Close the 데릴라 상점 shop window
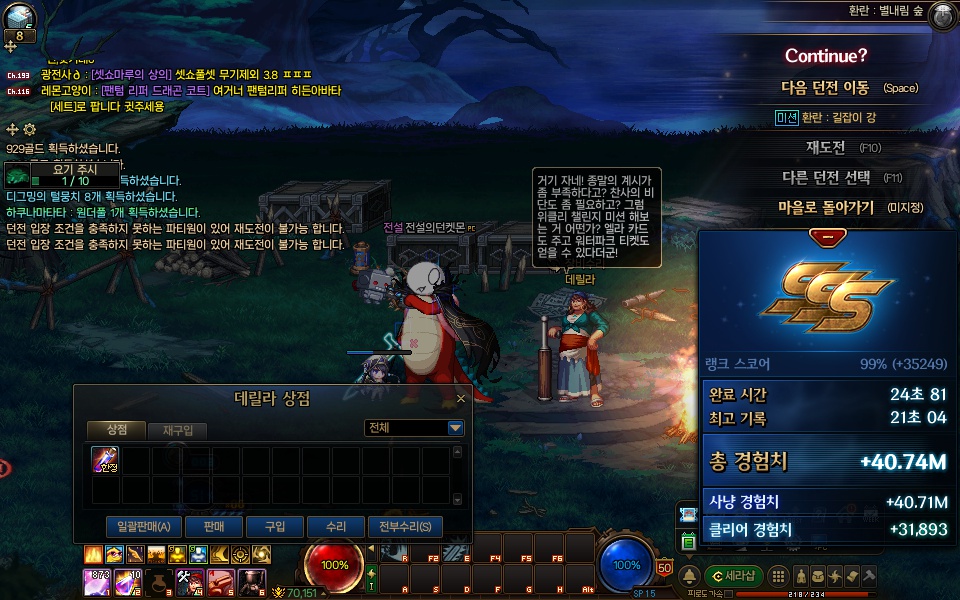Image resolution: width=960 pixels, height=600 pixels. tap(461, 398)
